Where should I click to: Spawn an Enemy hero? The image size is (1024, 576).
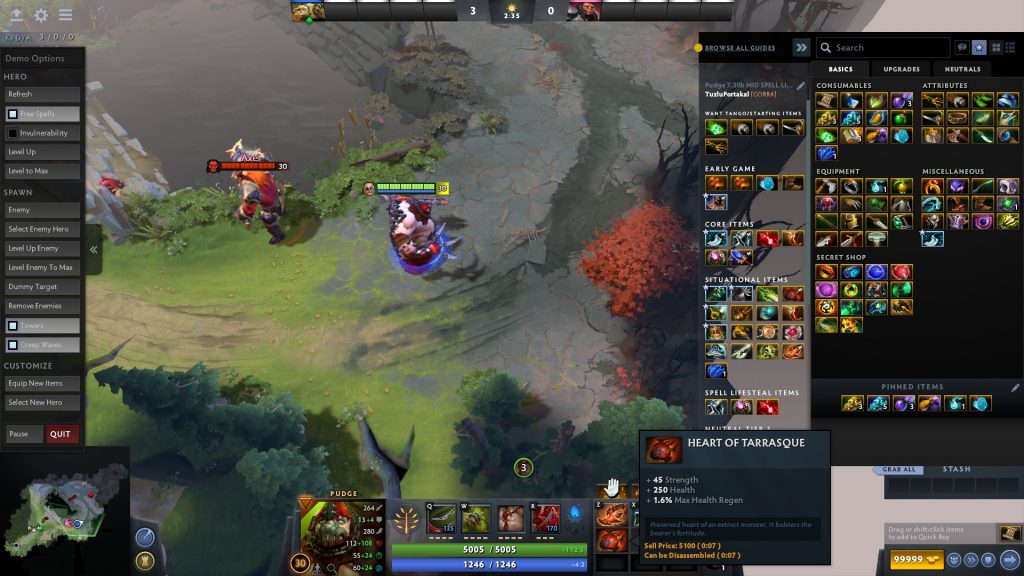pyautogui.click(x=42, y=210)
